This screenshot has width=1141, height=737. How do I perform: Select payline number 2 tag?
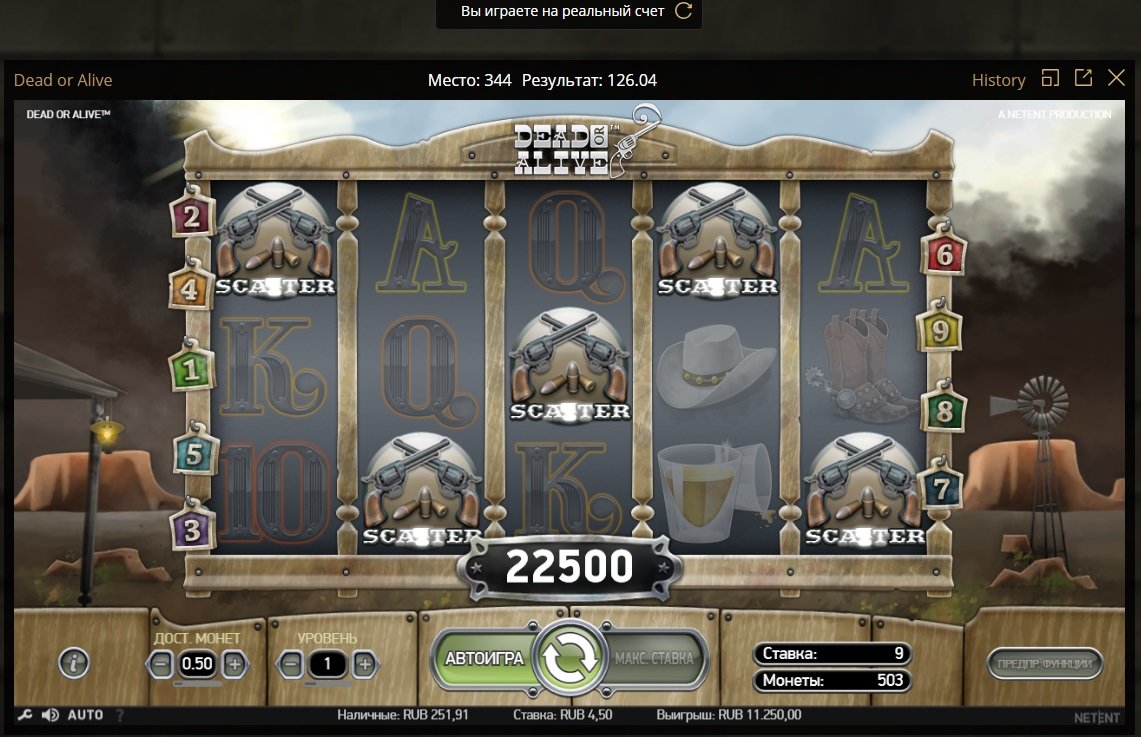(x=192, y=214)
